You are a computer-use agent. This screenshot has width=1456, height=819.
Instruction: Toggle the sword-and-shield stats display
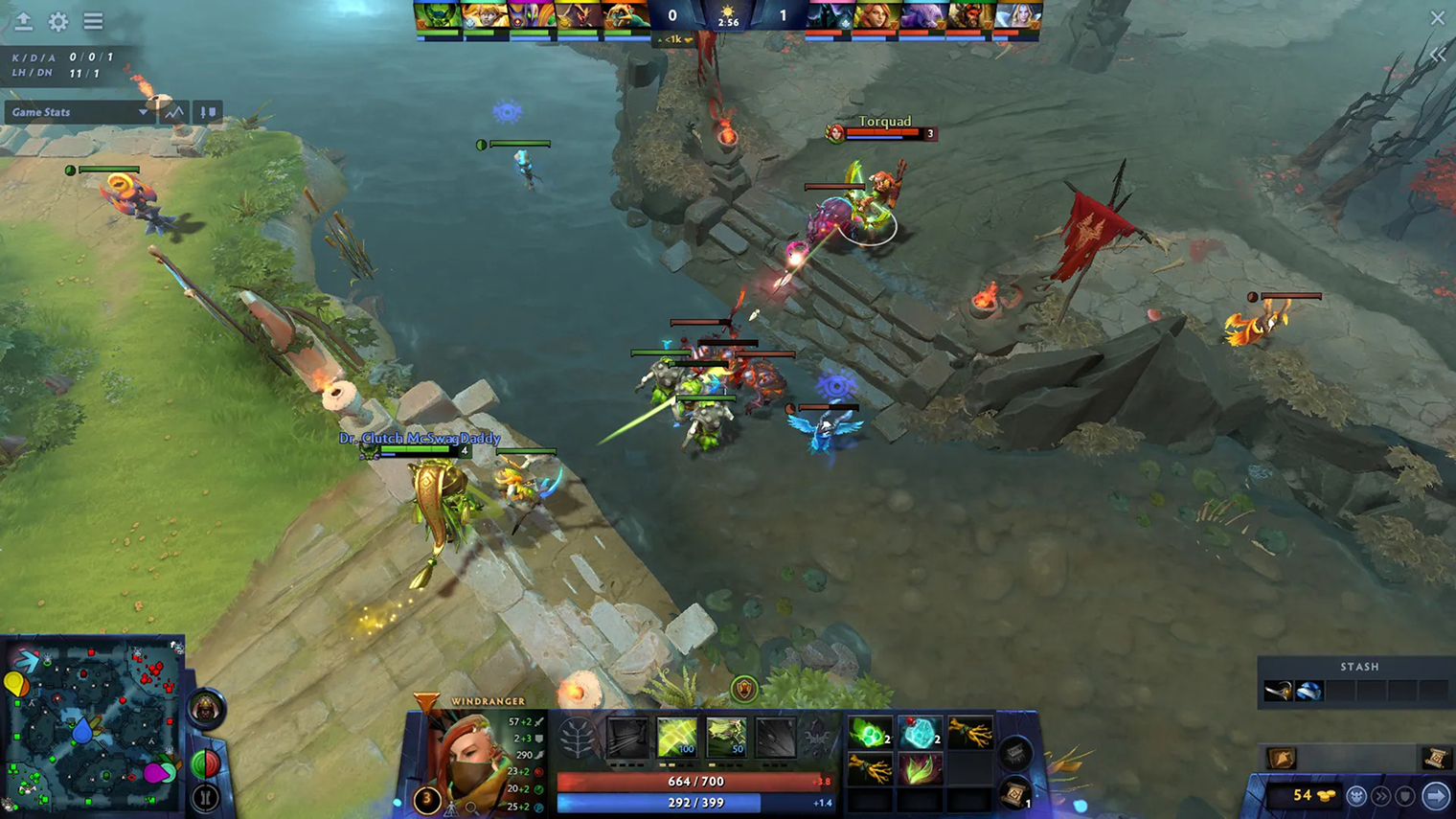click(207, 112)
